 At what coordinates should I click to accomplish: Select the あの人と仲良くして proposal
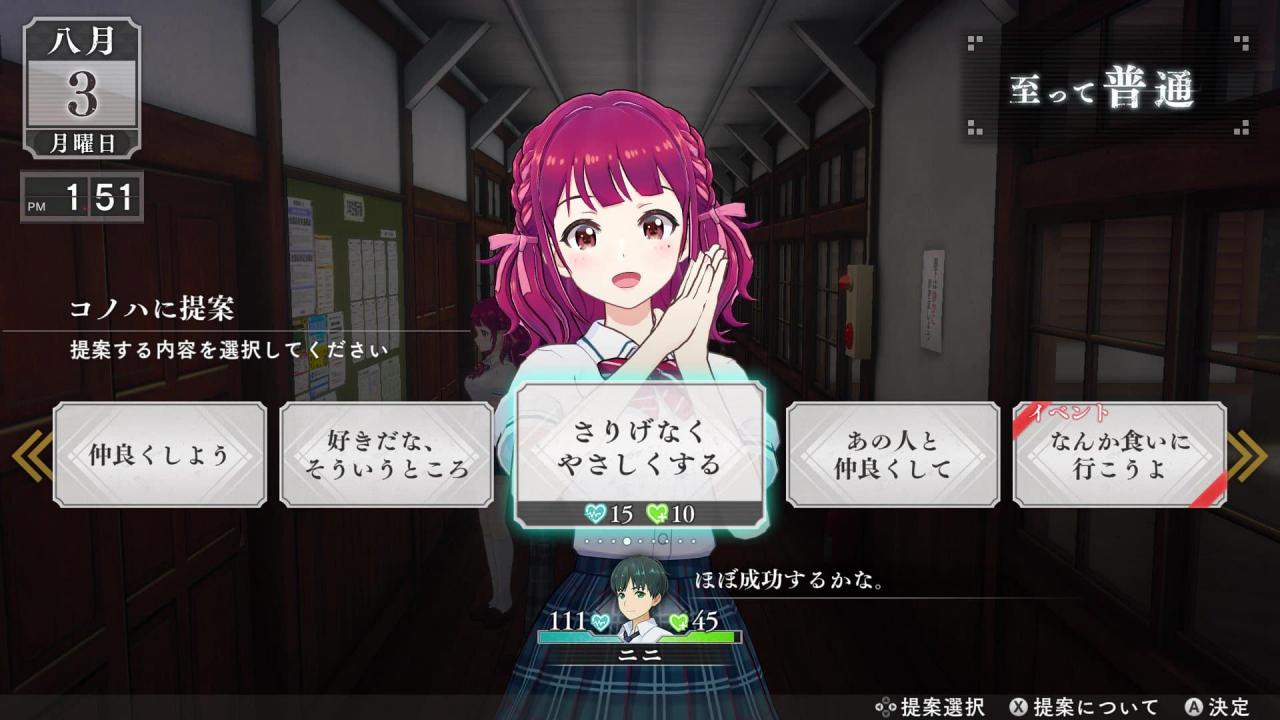pyautogui.click(x=893, y=455)
